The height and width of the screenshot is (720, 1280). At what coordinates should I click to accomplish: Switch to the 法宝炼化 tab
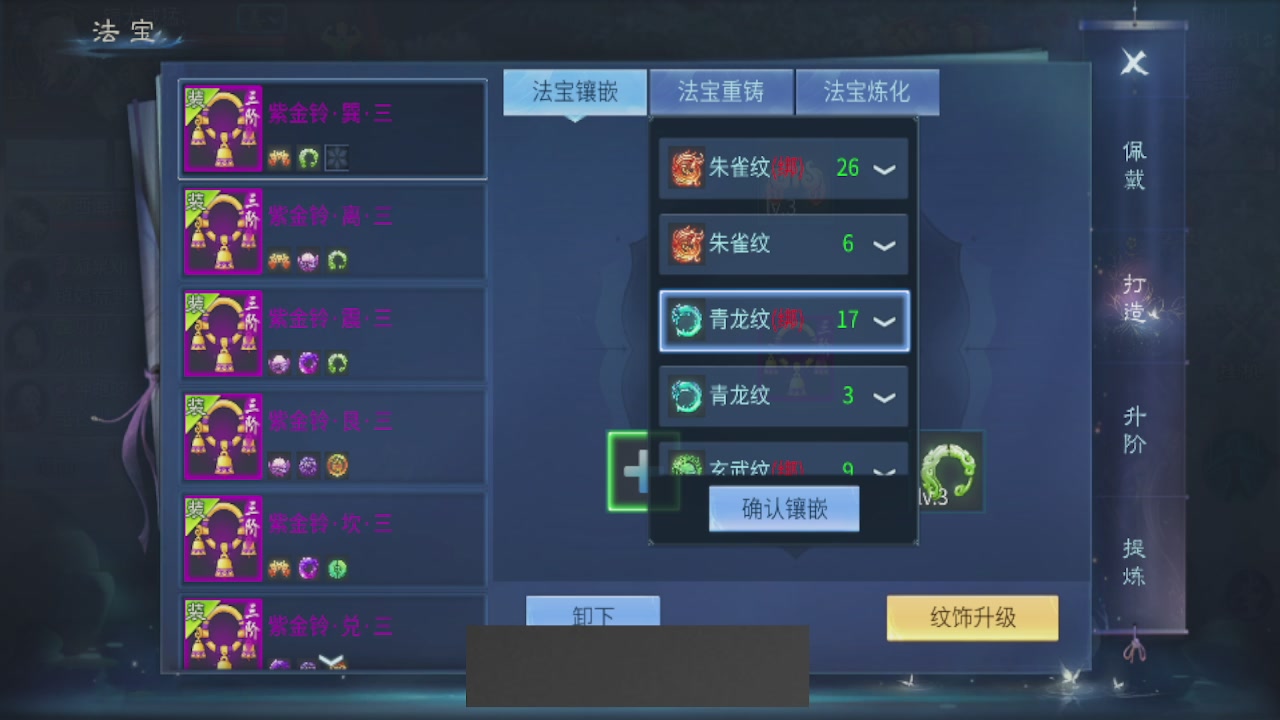(866, 92)
